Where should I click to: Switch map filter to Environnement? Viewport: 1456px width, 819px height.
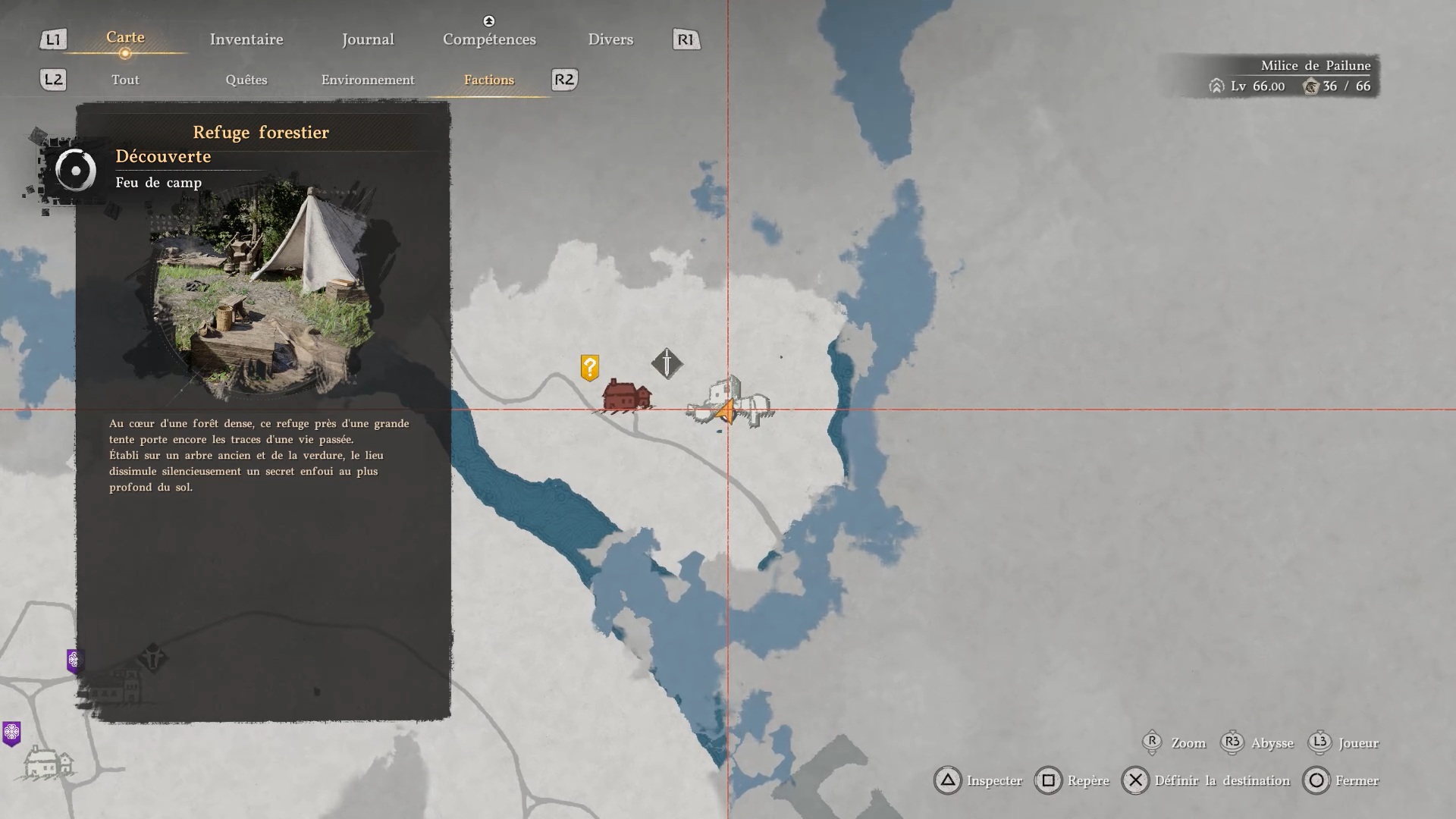click(368, 80)
